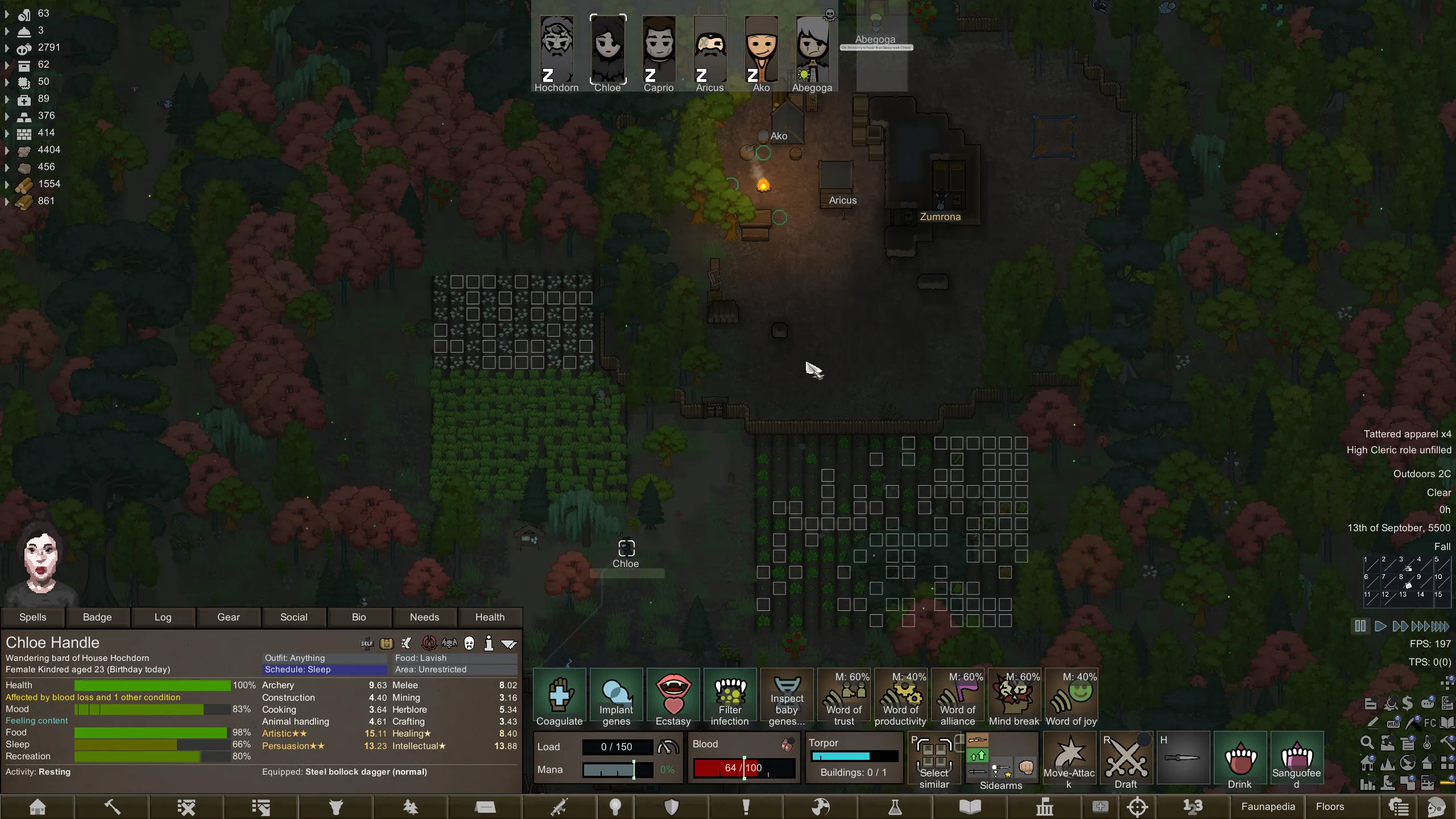Pause the game speed

click(x=1360, y=626)
